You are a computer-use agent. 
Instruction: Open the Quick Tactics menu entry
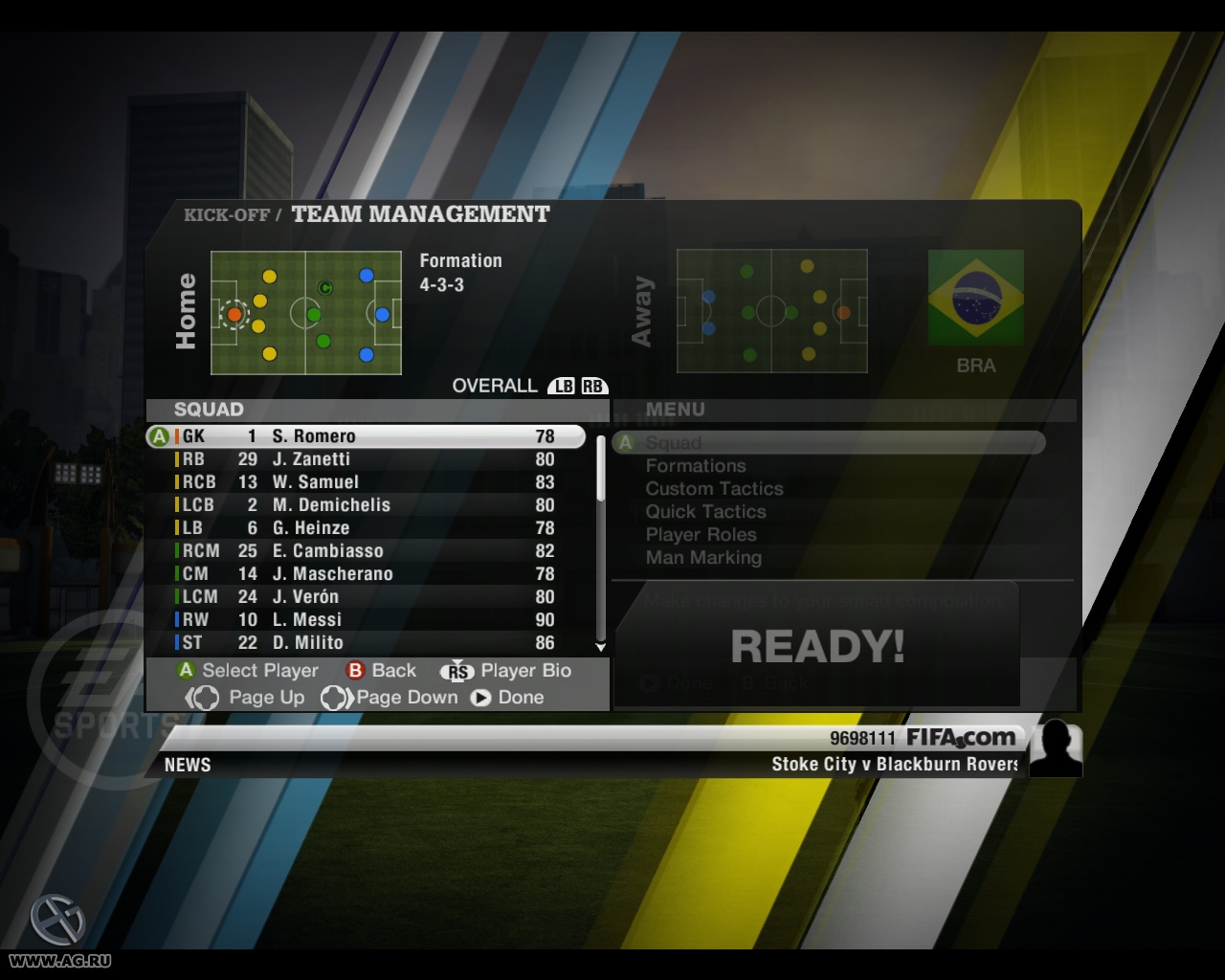tap(705, 512)
